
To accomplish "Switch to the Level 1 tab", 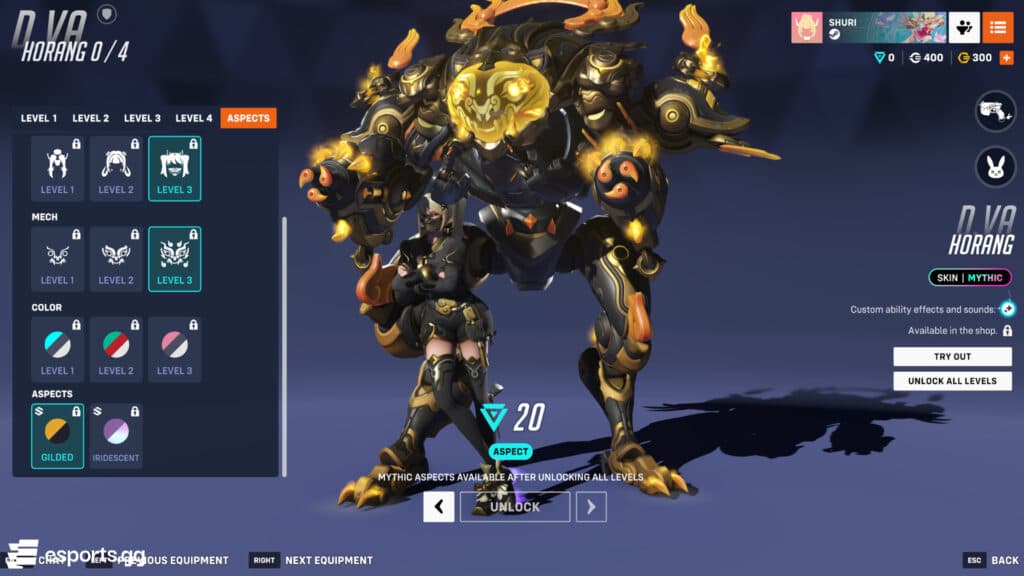I will click(38, 118).
